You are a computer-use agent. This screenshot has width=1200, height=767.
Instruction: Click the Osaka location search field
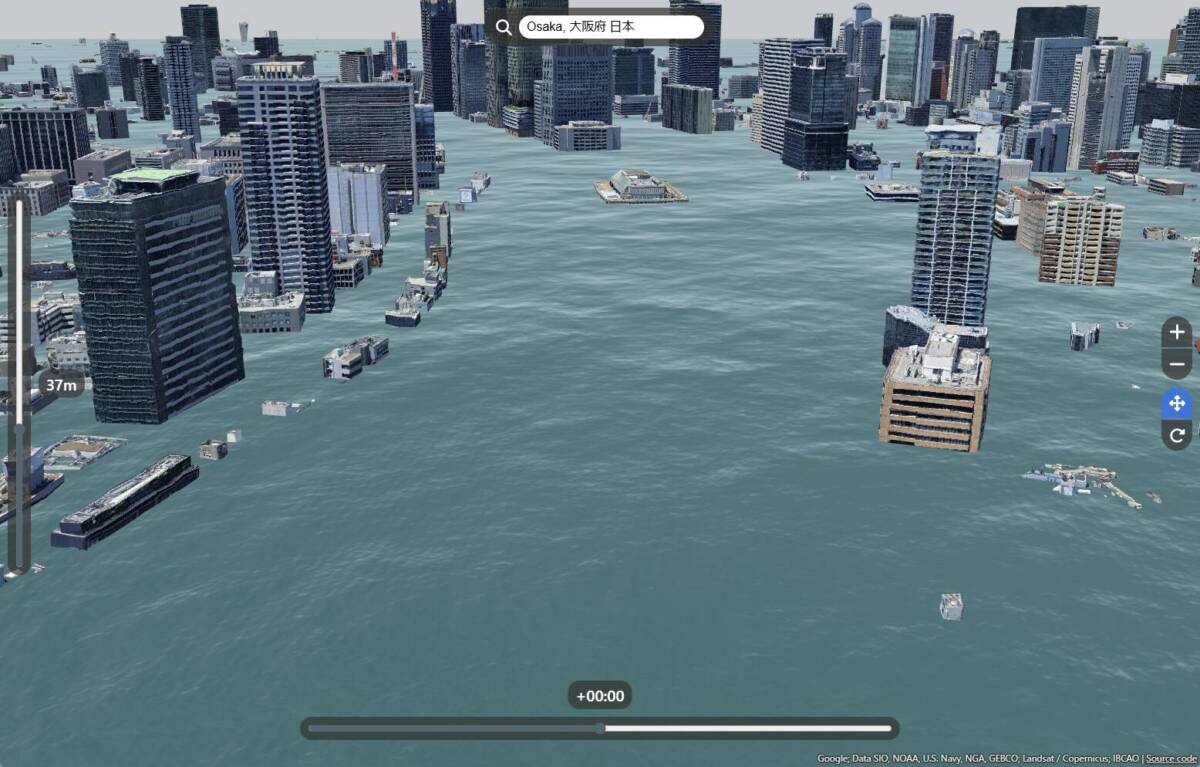pos(610,27)
